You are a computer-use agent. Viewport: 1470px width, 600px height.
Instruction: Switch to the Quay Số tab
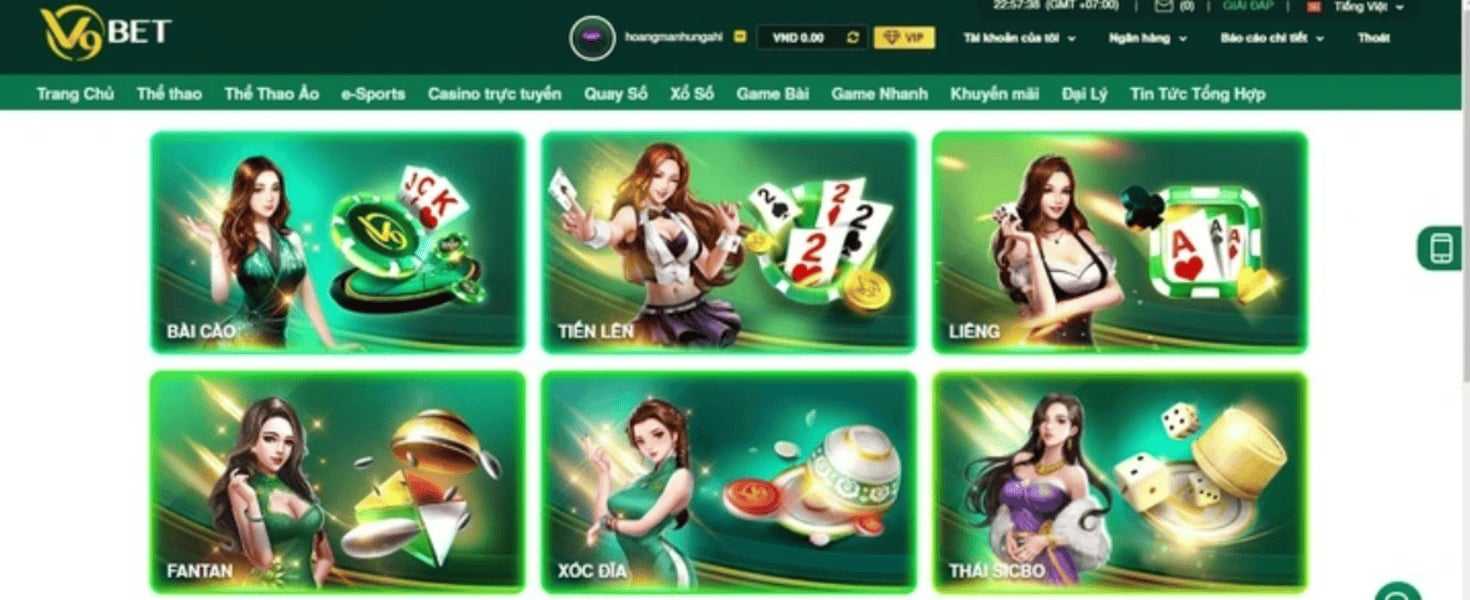(616, 94)
